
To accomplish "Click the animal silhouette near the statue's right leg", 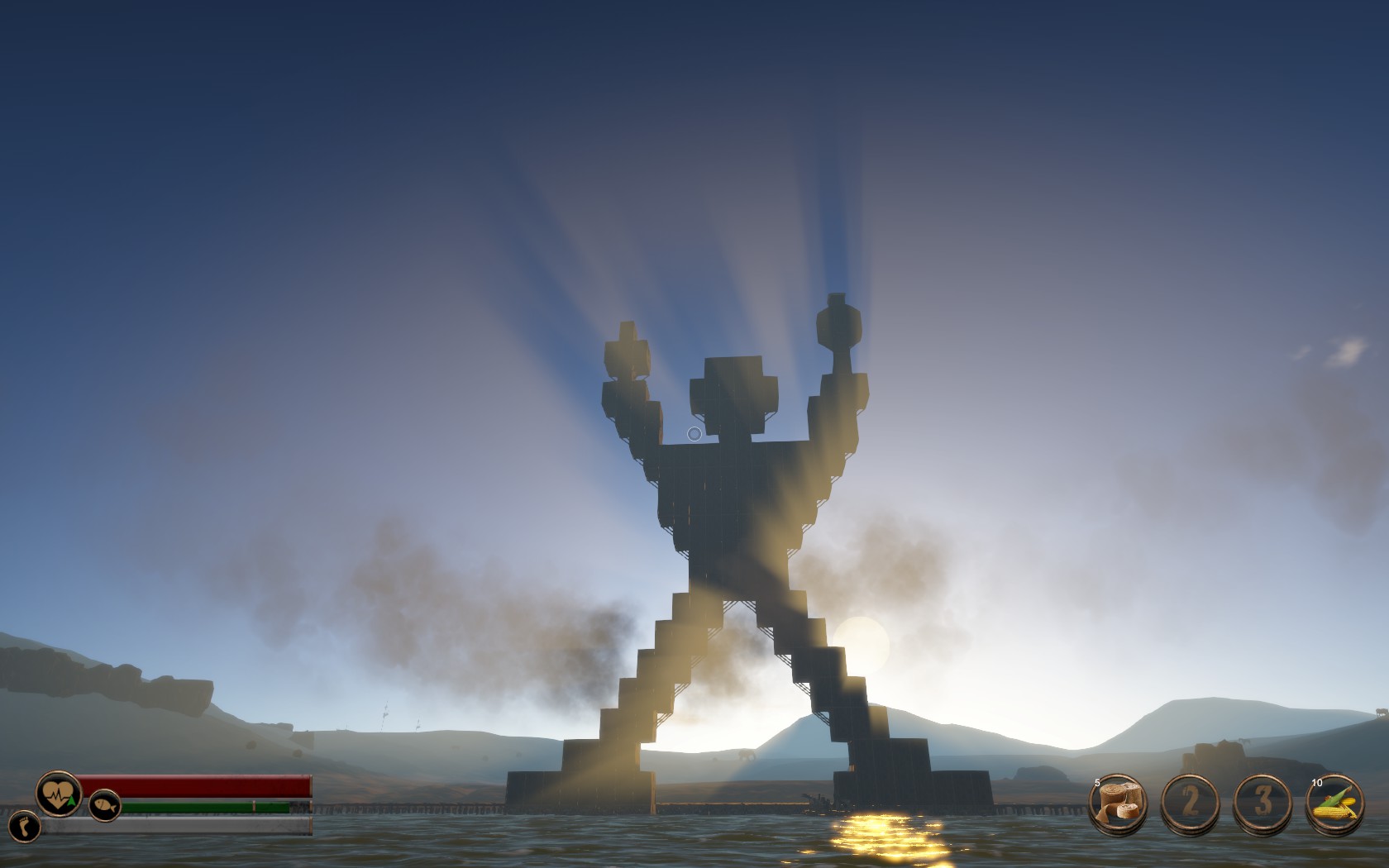I will click(x=746, y=754).
